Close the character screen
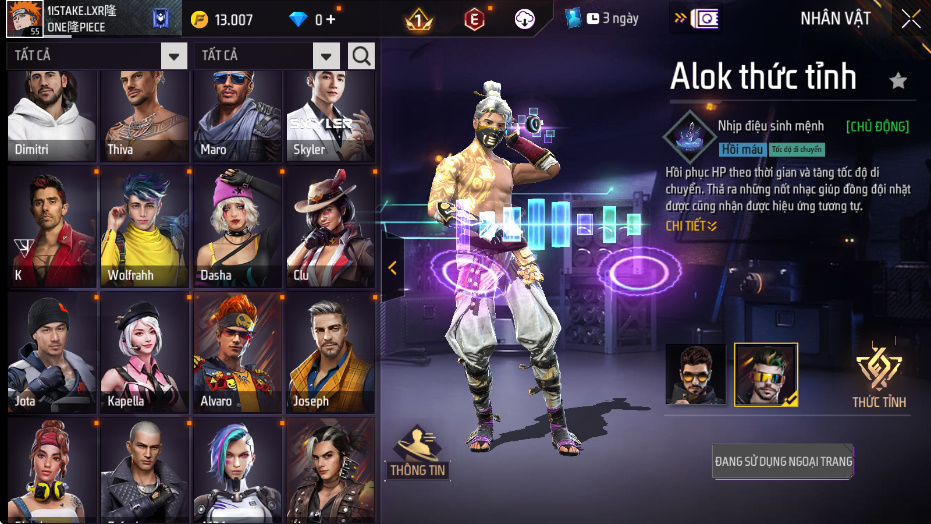Screen dimensions: 931x524 [x=910, y=18]
